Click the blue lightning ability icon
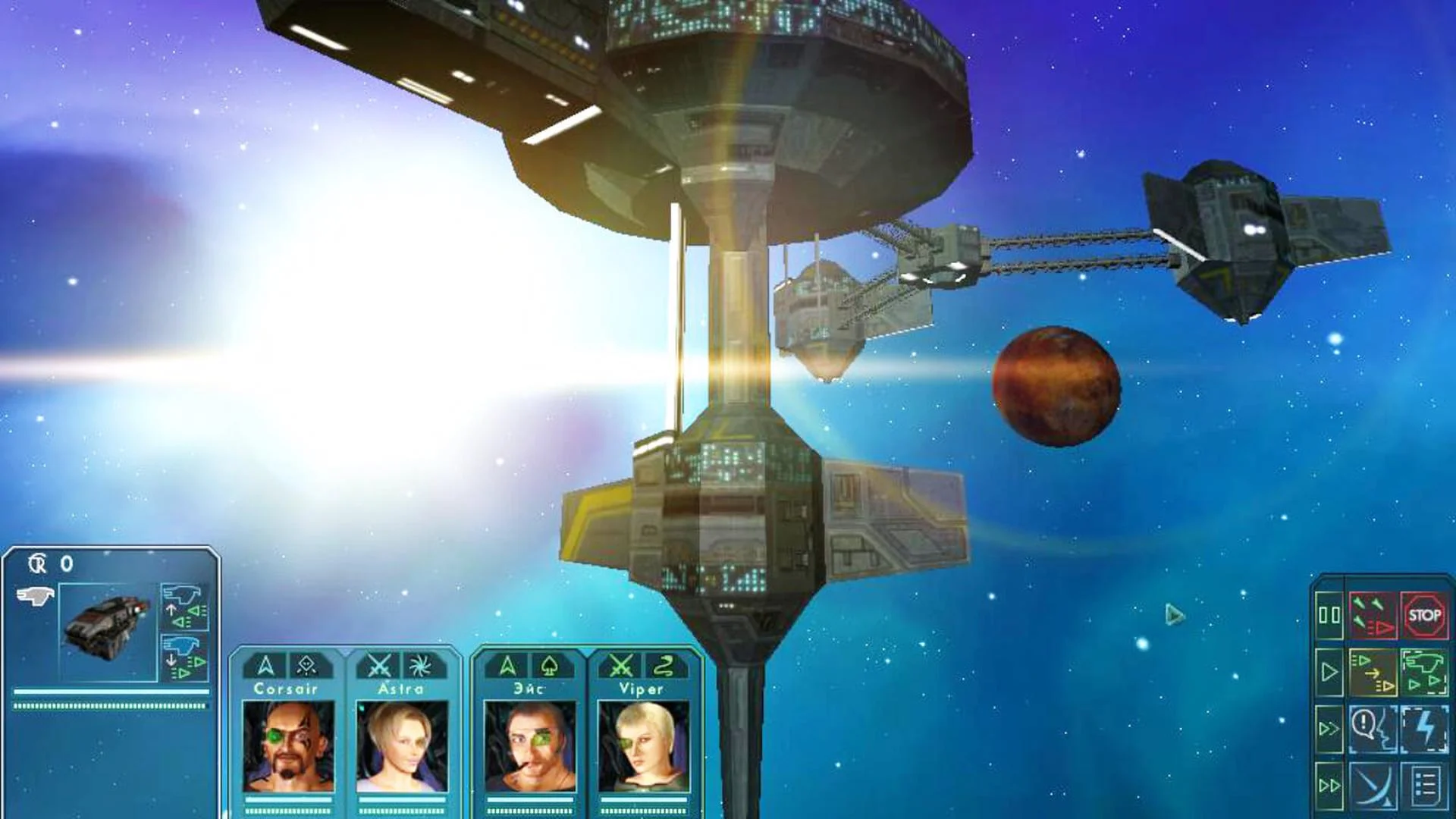Viewport: 1456px width, 819px height. pyautogui.click(x=1426, y=726)
